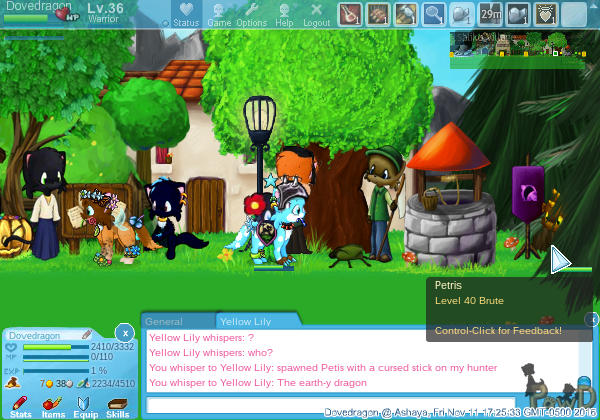Open the Options menu
The image size is (600, 420).
[x=251, y=14]
